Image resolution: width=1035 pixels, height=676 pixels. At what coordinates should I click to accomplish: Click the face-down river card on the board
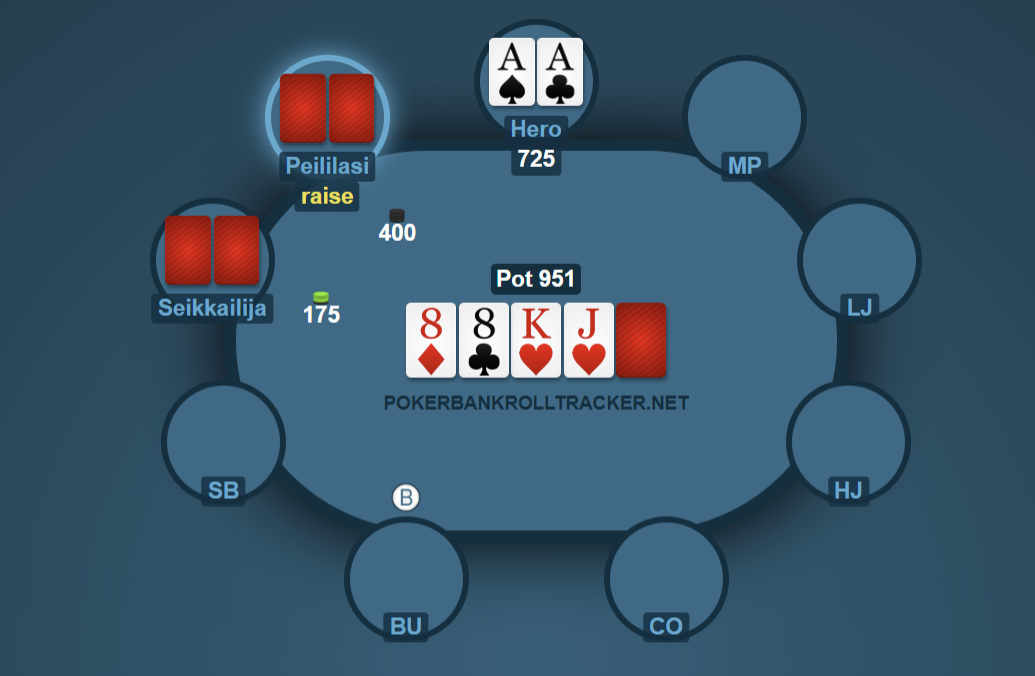[x=641, y=340]
